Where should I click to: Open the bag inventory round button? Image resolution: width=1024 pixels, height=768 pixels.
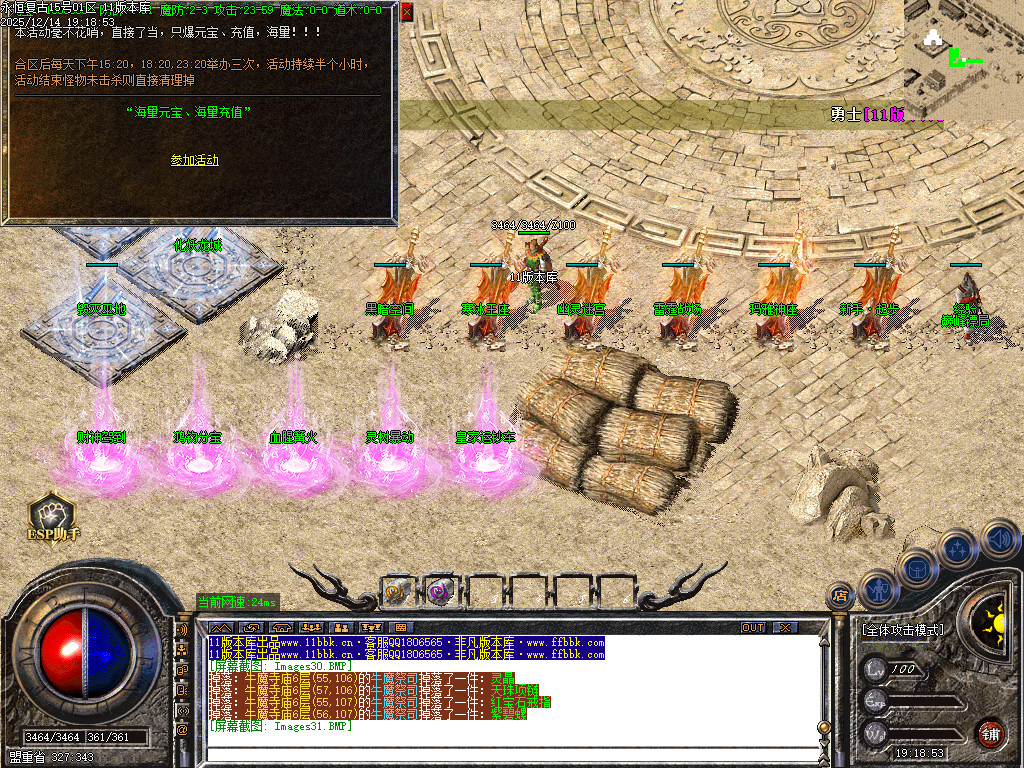point(916,568)
